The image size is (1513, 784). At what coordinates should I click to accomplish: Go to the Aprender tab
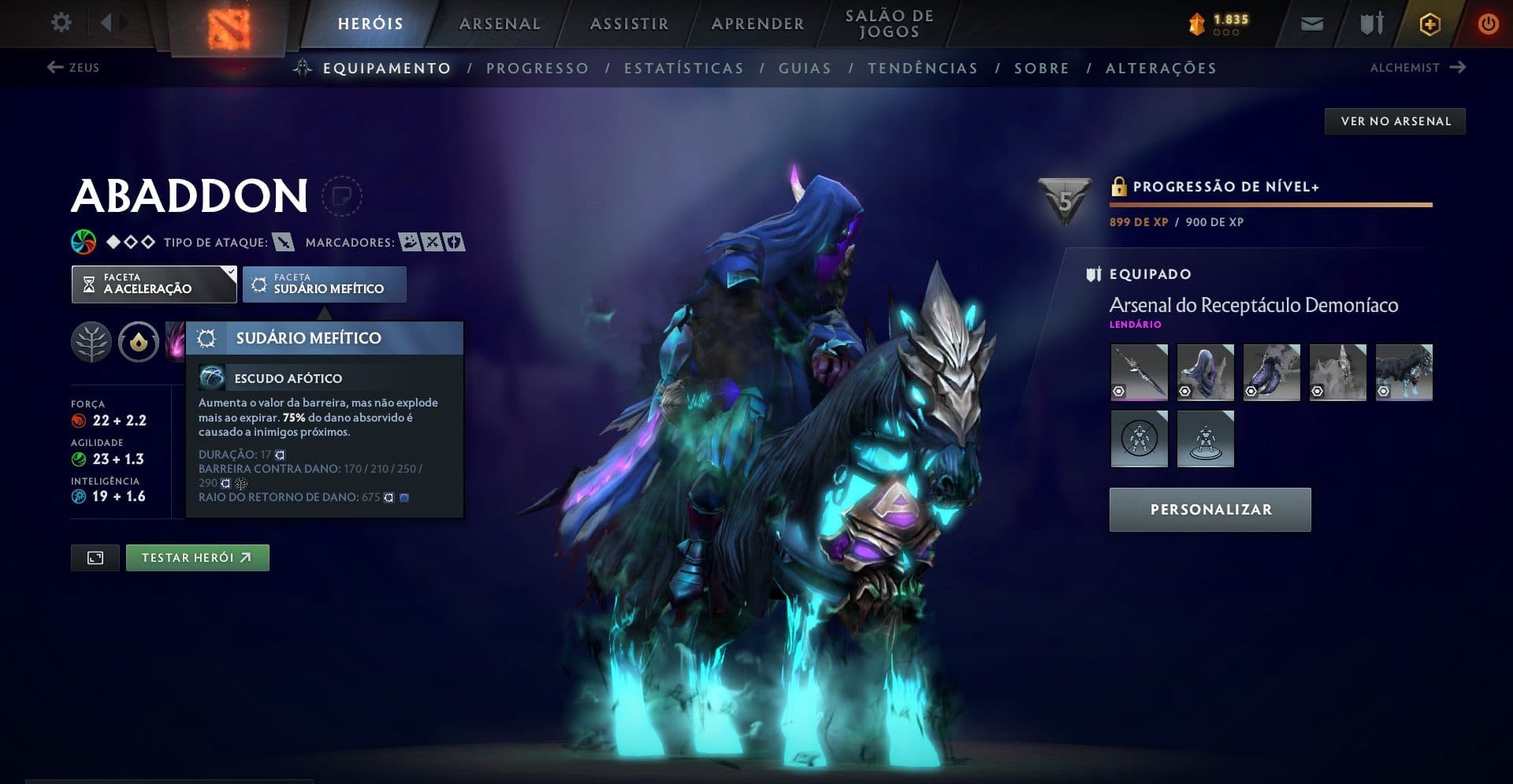[757, 24]
